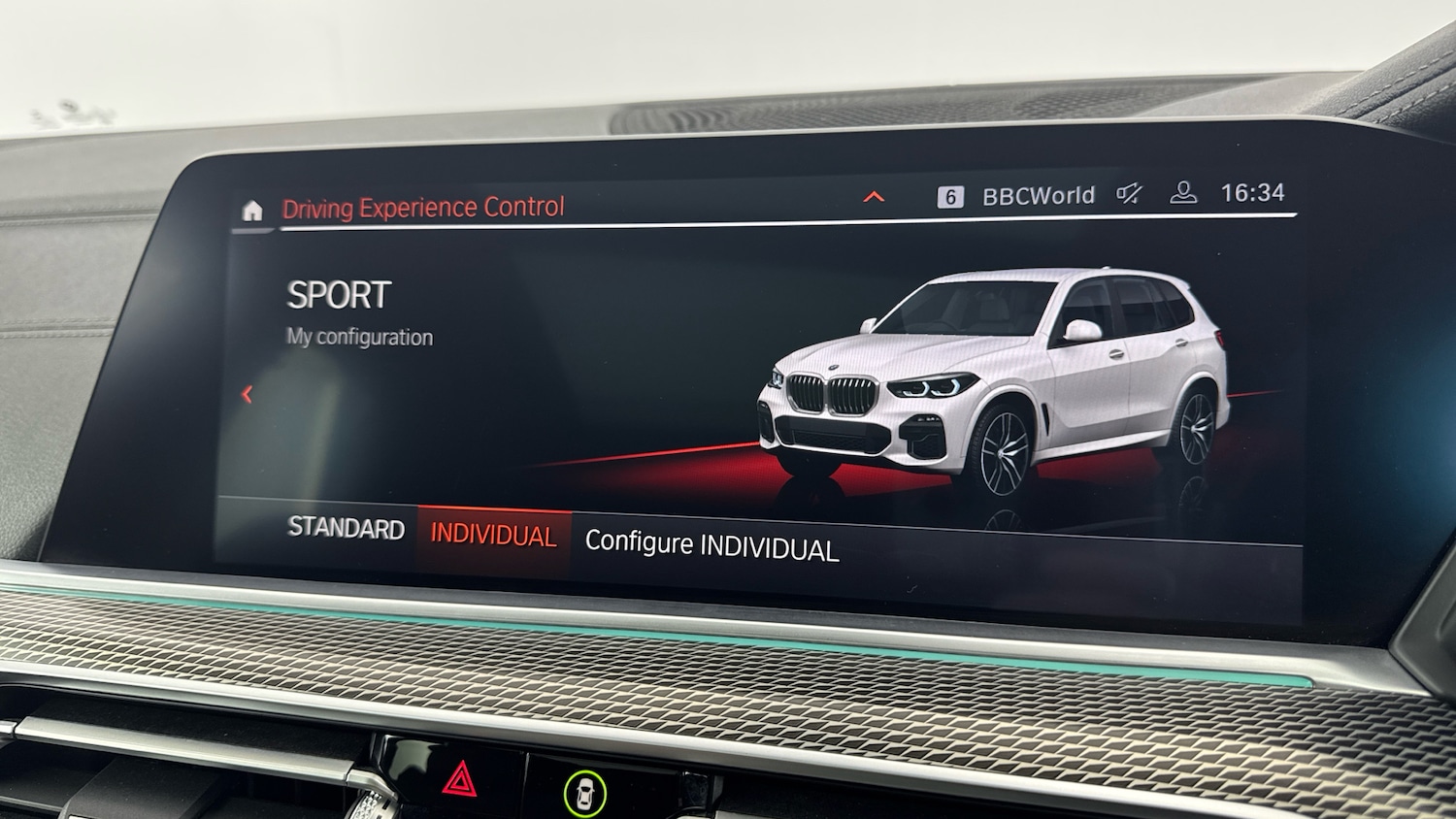1456x819 pixels.
Task: Switch to the STANDARD tab
Action: 346,530
